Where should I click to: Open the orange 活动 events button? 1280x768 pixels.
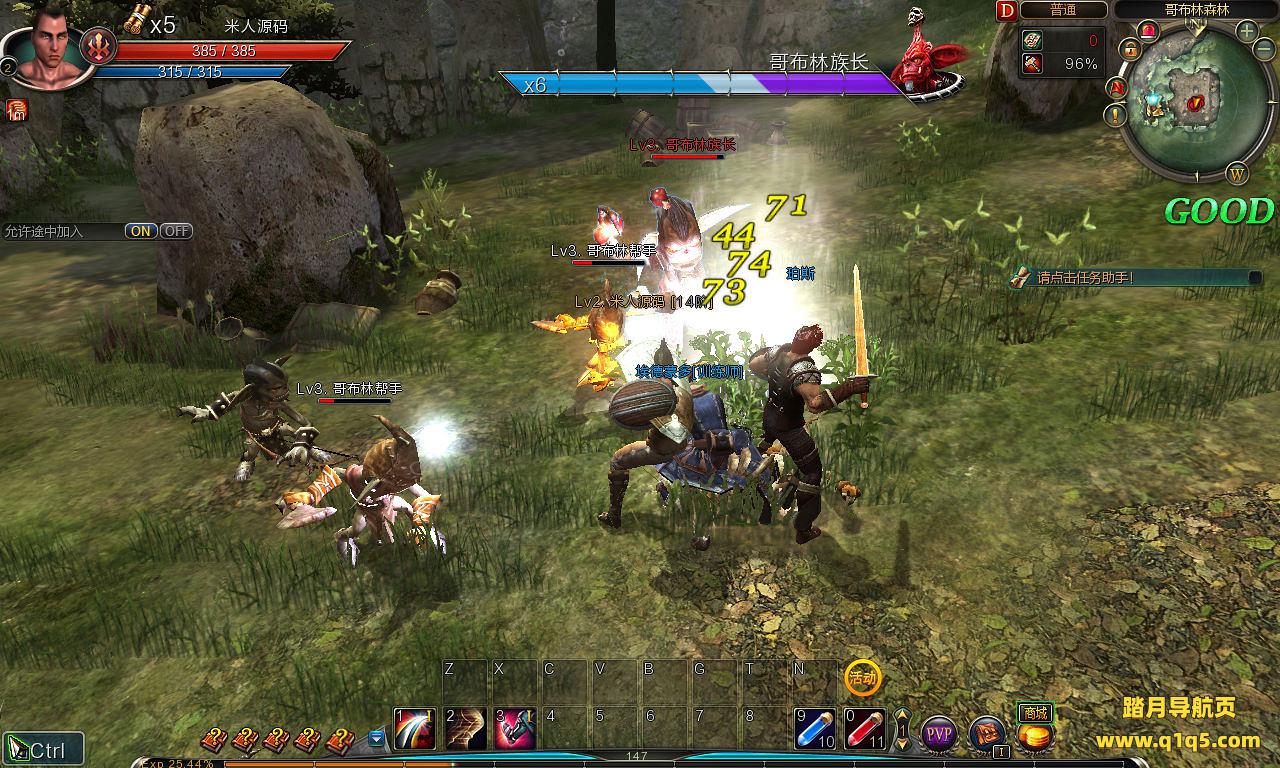(862, 678)
